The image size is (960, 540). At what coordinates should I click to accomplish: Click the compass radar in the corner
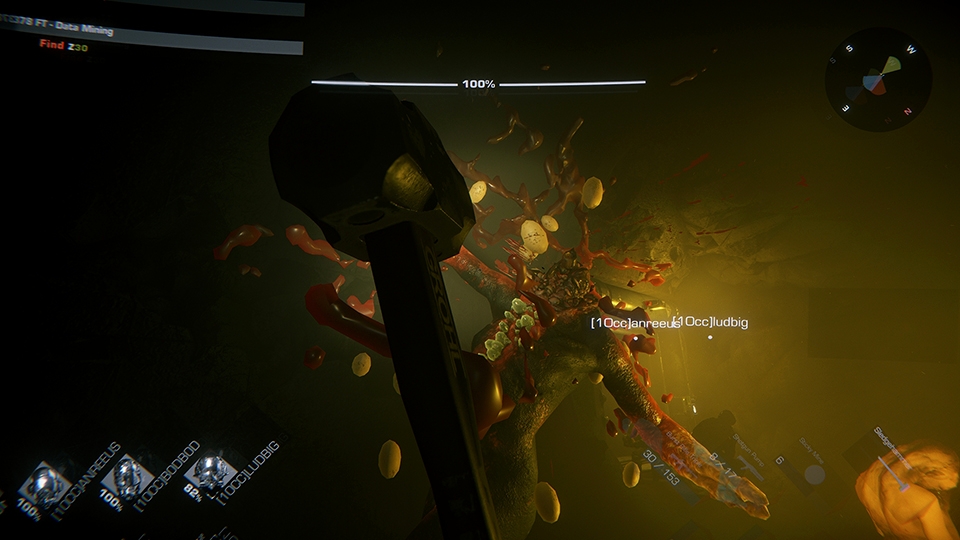coord(878,80)
